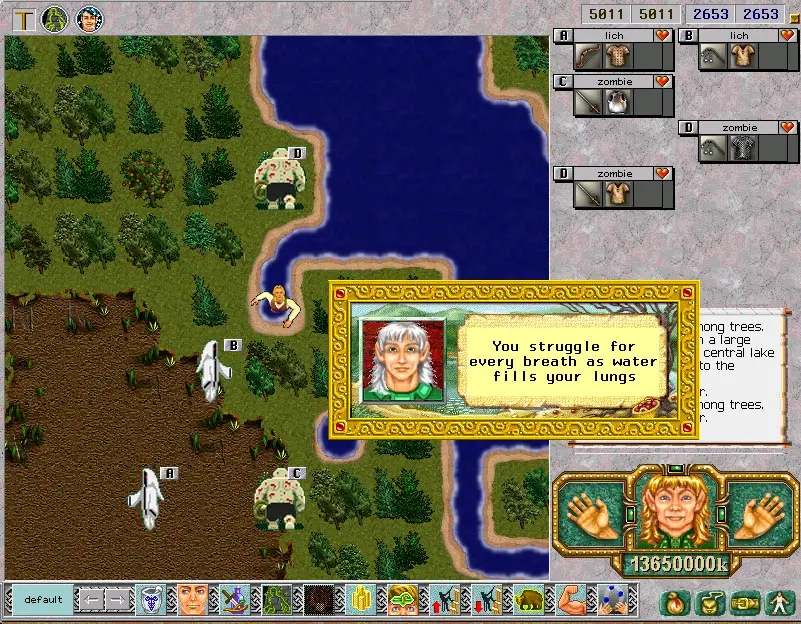
Task: Click the flexing arm toolbar icon
Action: pos(570,599)
